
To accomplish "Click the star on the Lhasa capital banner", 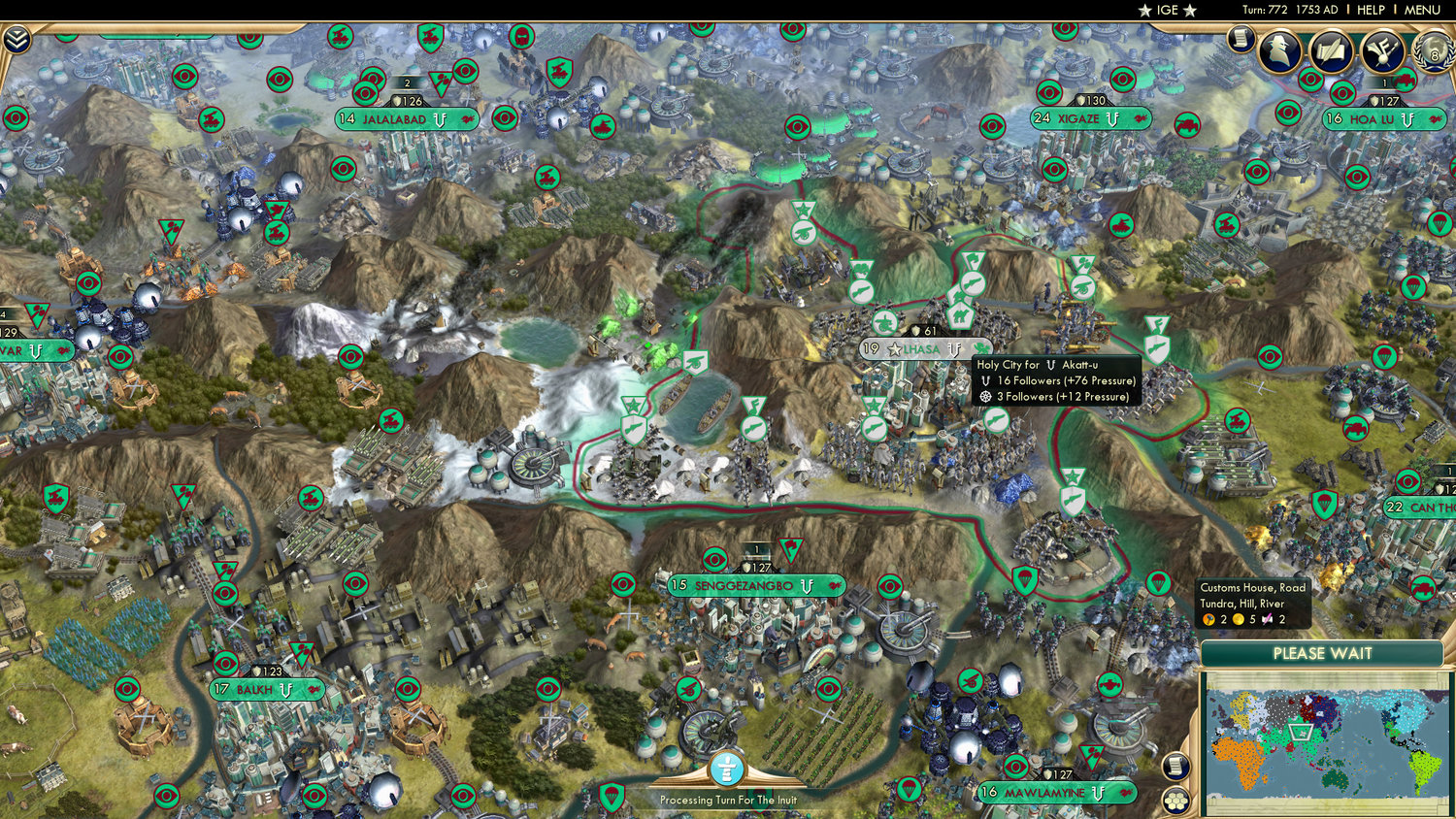I will [x=892, y=348].
